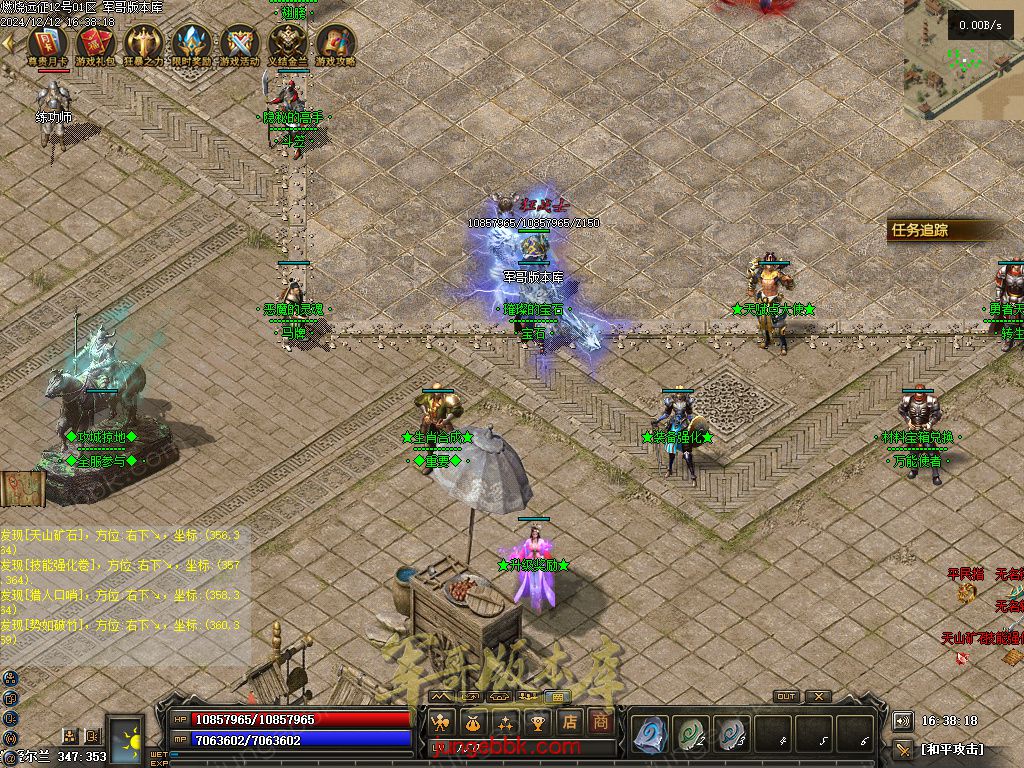The width and height of the screenshot is (1024, 768).
Task: Open the 义结金兰 sworn brotherhood icon
Action: 287,44
